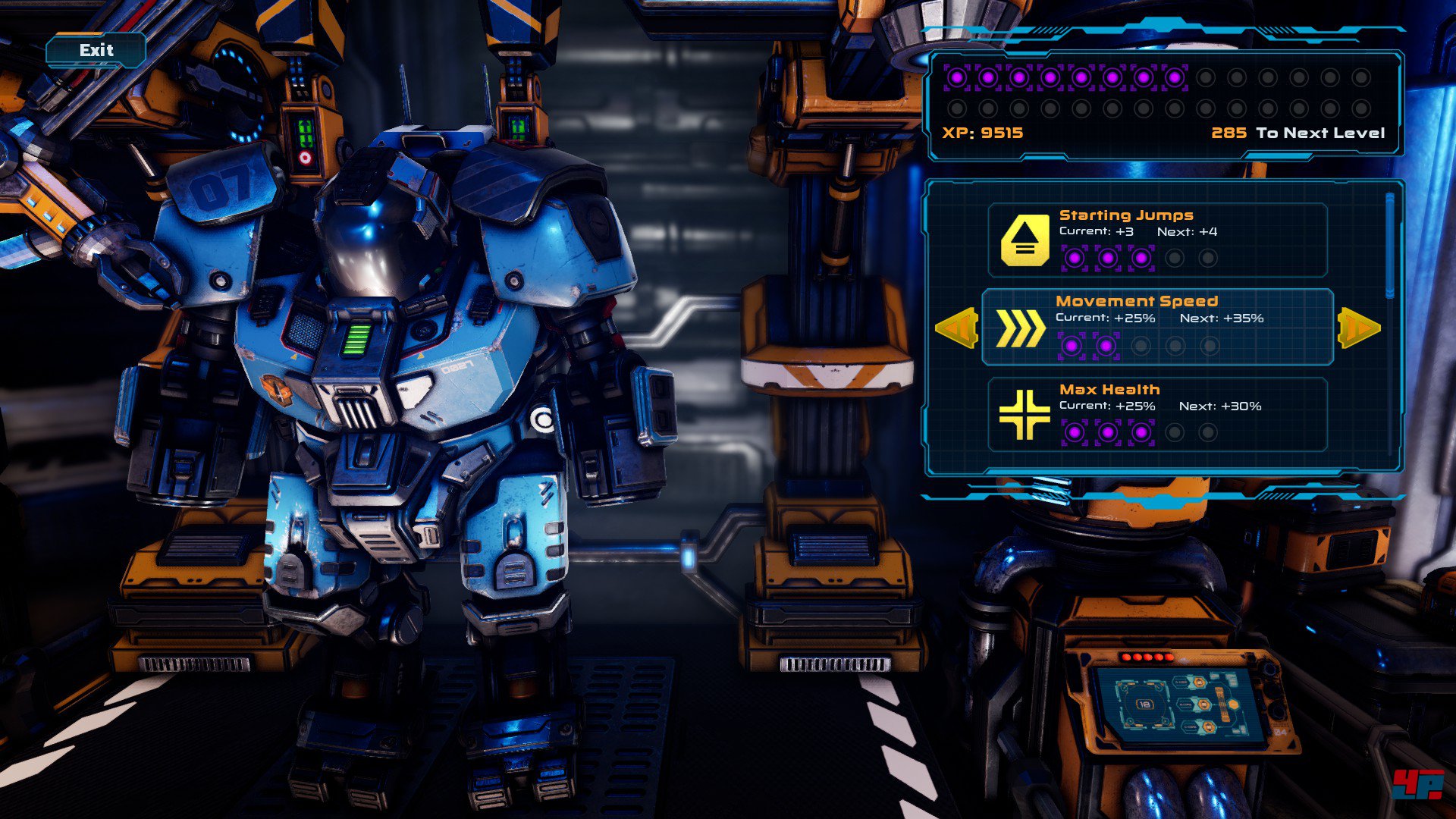Exit the upgrade screen
The width and height of the screenshot is (1456, 819).
[96, 51]
